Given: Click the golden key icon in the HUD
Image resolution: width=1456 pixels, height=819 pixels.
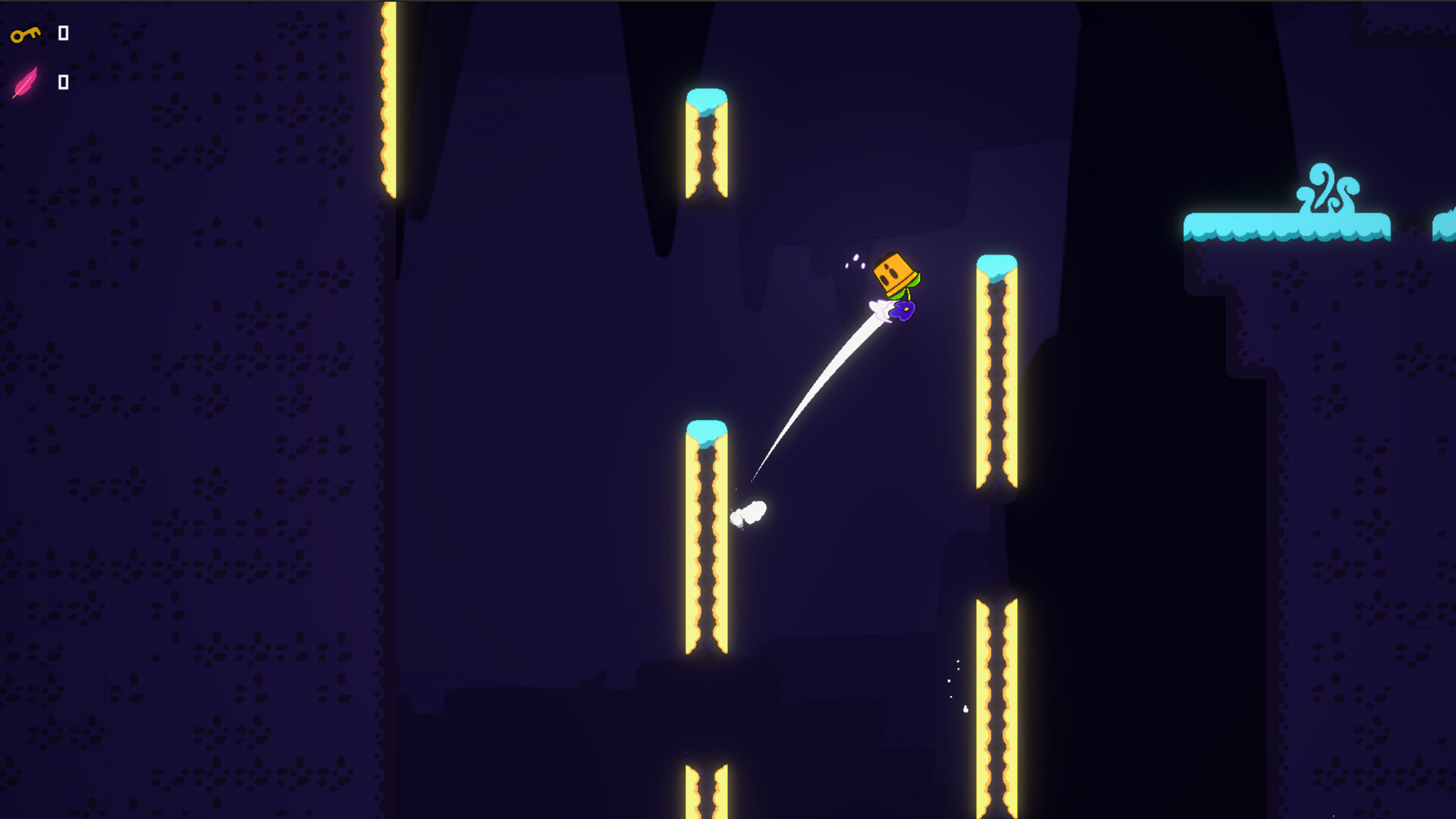Looking at the screenshot, I should coord(24,34).
